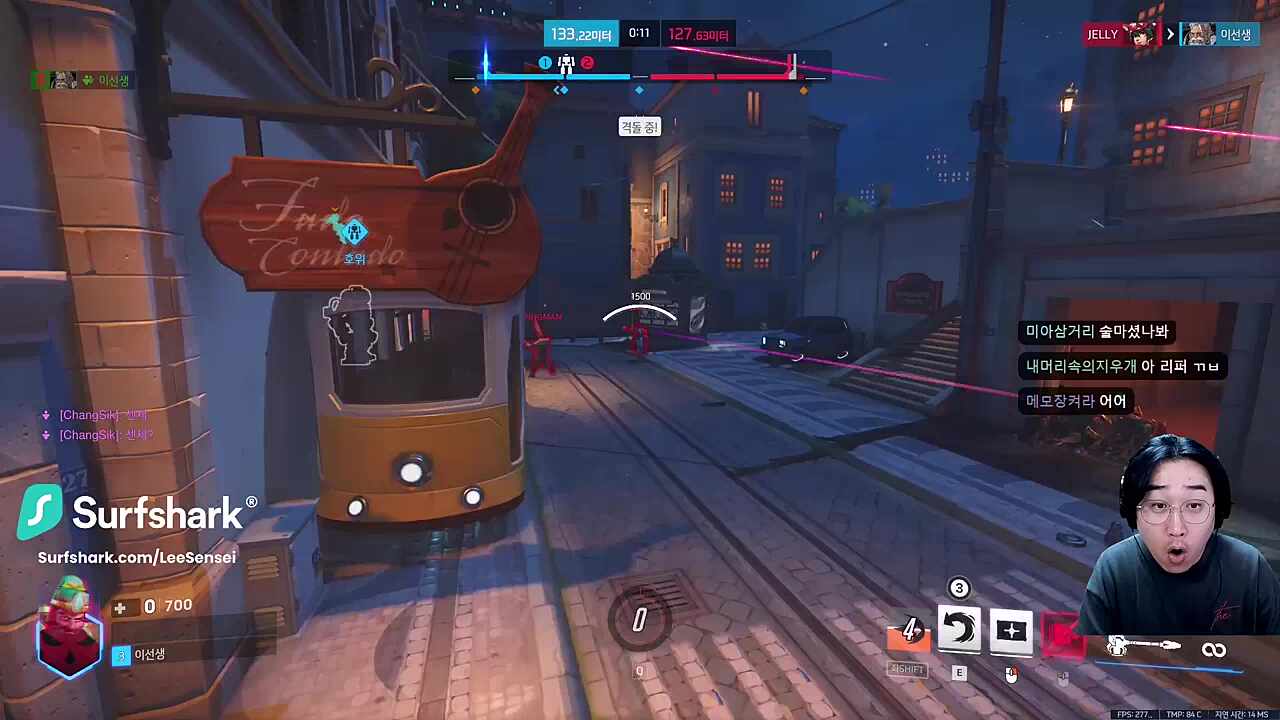Click the barrier field ability icon

click(1011, 630)
